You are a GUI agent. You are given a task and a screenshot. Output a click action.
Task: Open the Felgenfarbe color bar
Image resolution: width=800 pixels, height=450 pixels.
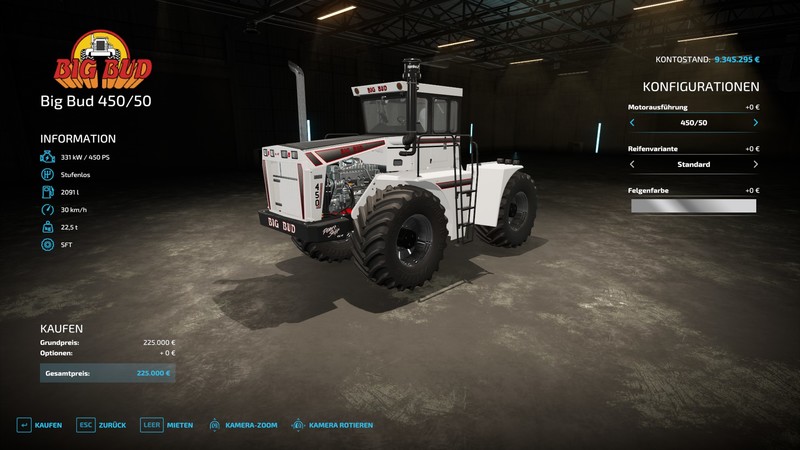[693, 205]
